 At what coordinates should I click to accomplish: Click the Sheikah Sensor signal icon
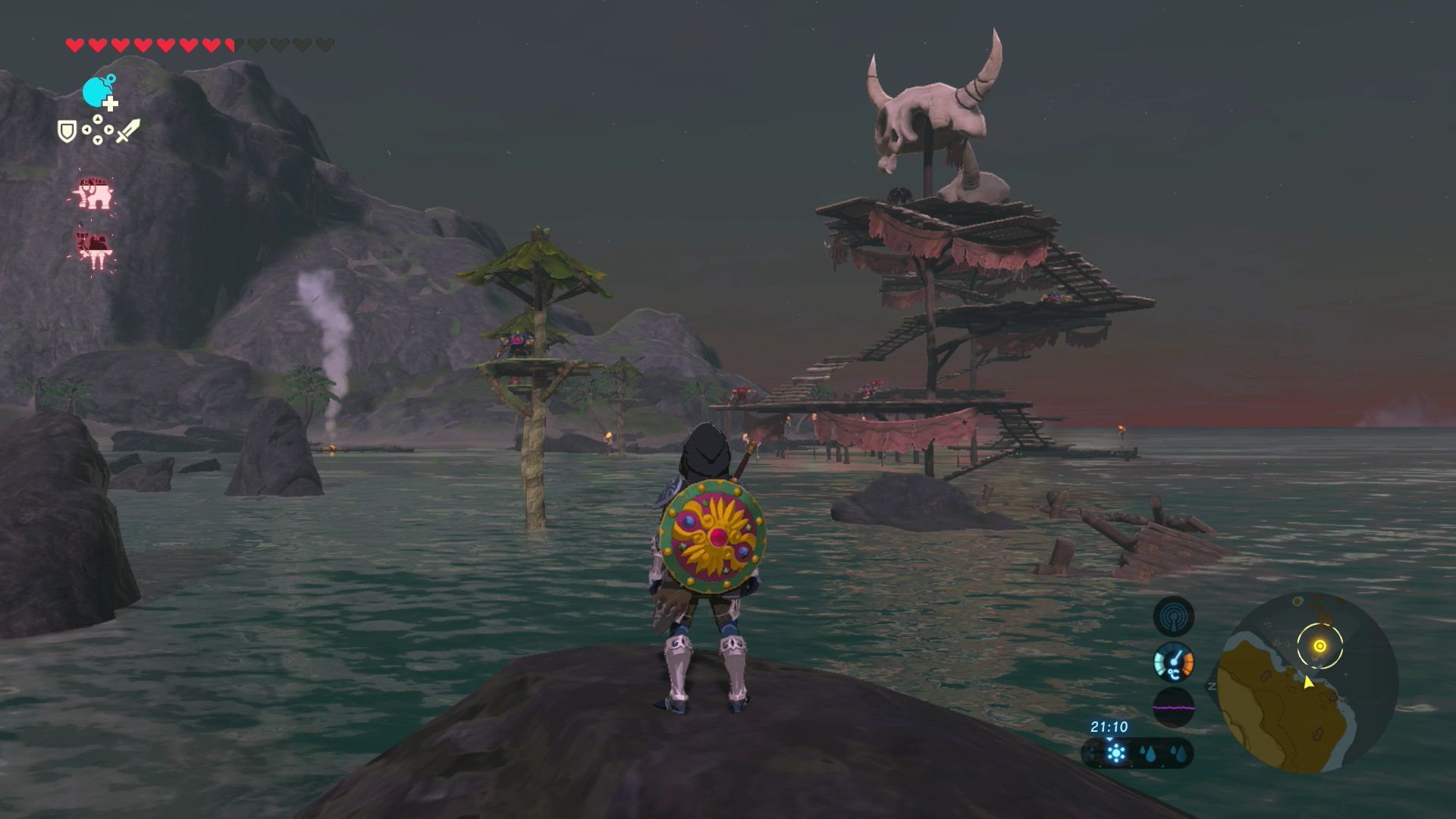coord(1173,617)
